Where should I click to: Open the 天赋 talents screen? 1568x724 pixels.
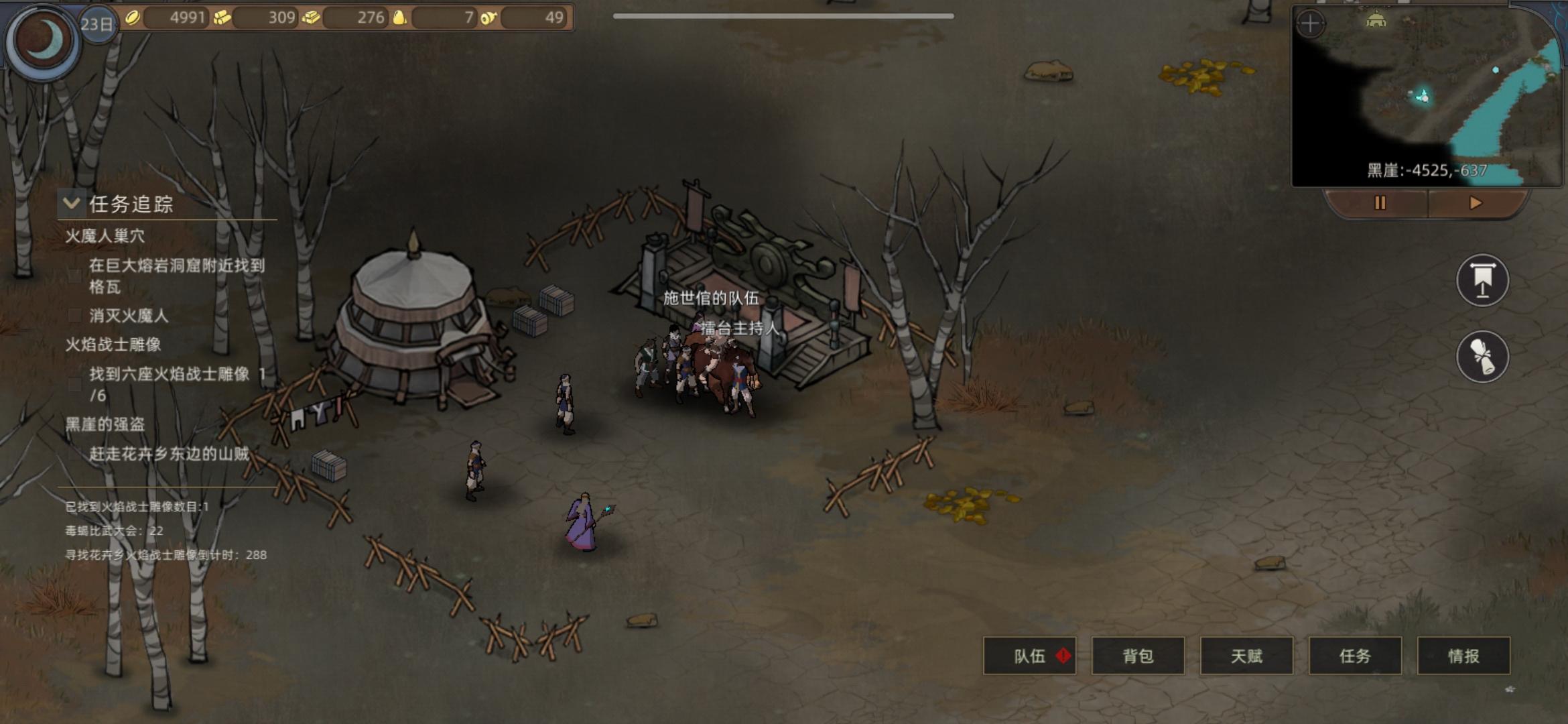point(1246,656)
